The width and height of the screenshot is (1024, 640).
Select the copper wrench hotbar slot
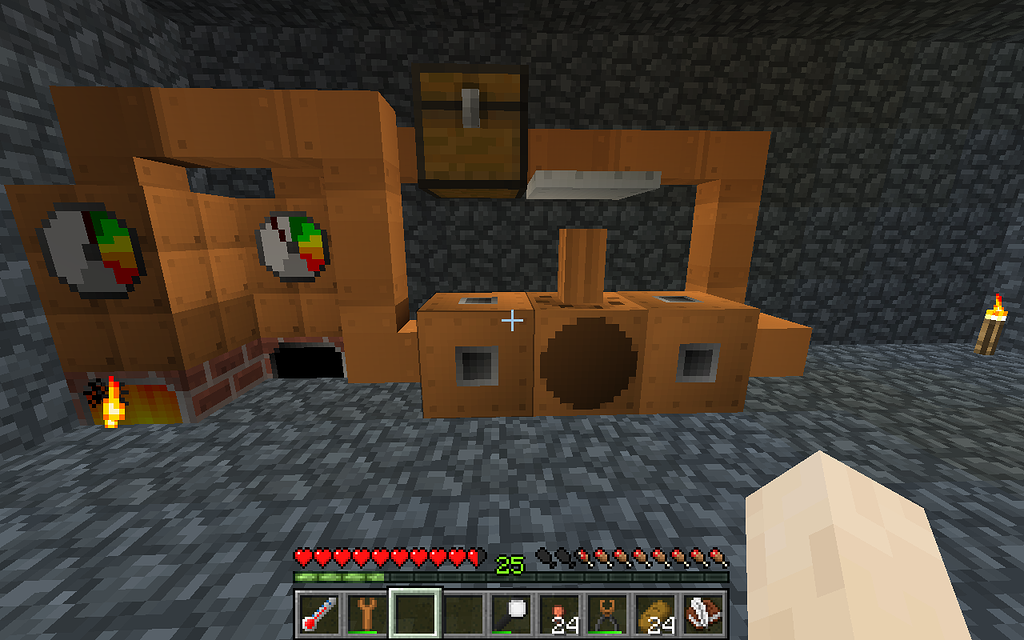tap(365, 612)
